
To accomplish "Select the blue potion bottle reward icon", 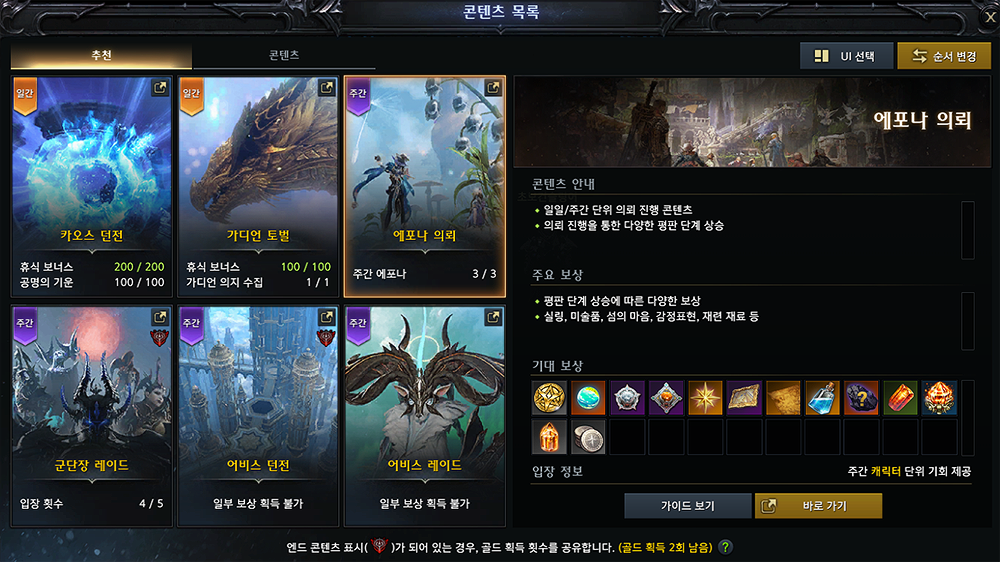I will [822, 398].
